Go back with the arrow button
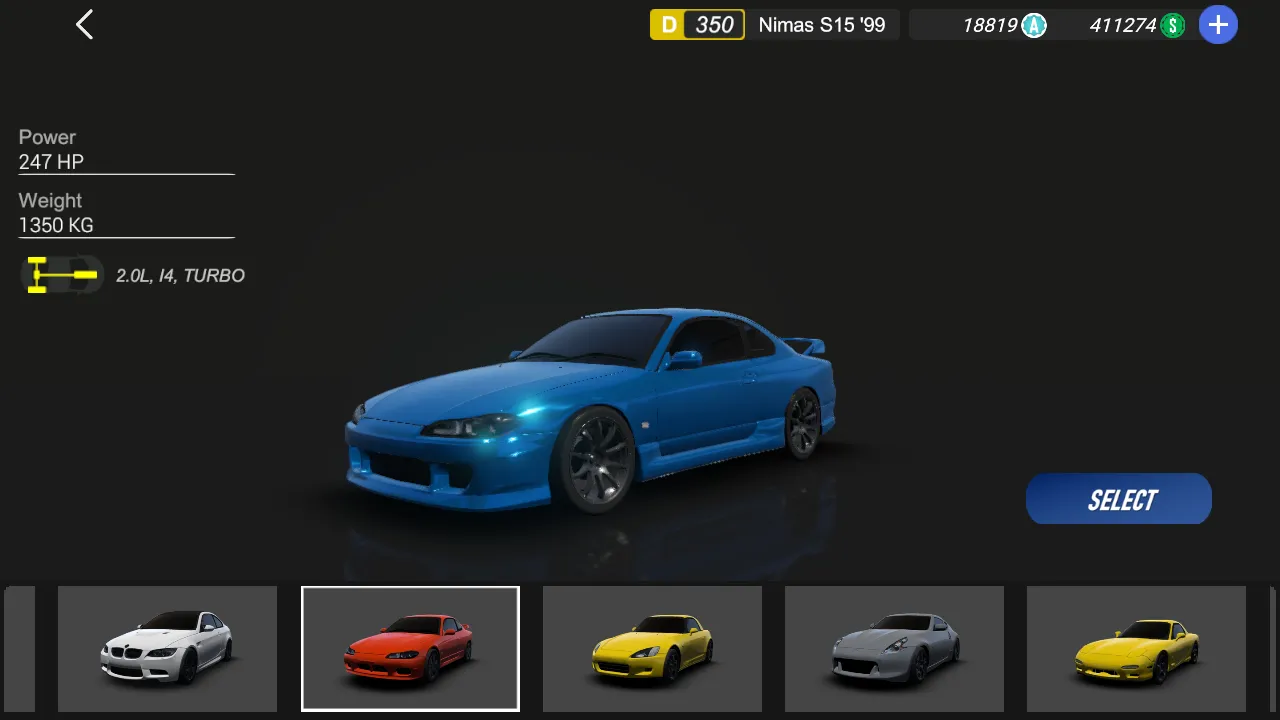Image resolution: width=1280 pixels, height=720 pixels. coord(85,25)
